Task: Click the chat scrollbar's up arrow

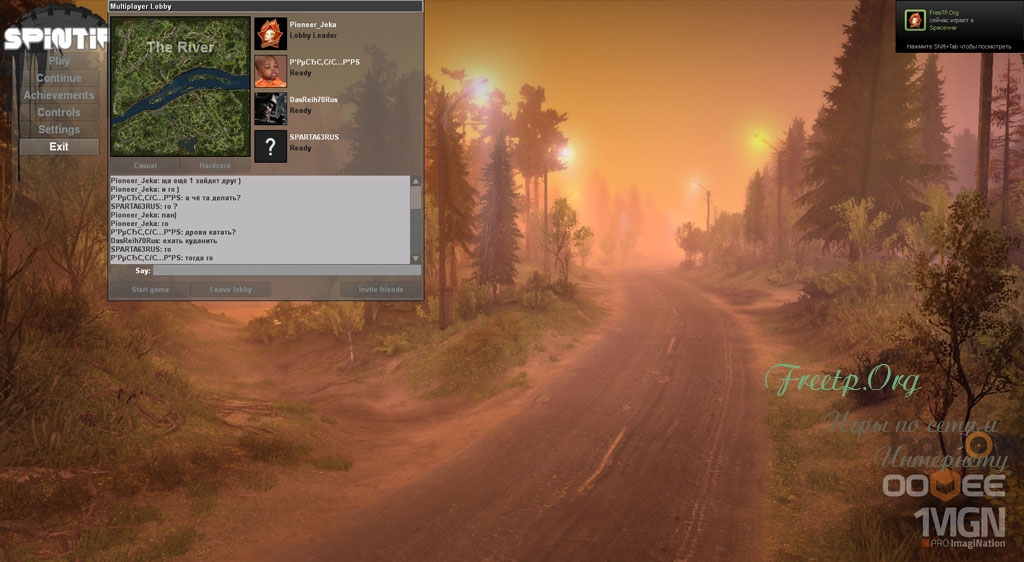Action: (x=416, y=182)
